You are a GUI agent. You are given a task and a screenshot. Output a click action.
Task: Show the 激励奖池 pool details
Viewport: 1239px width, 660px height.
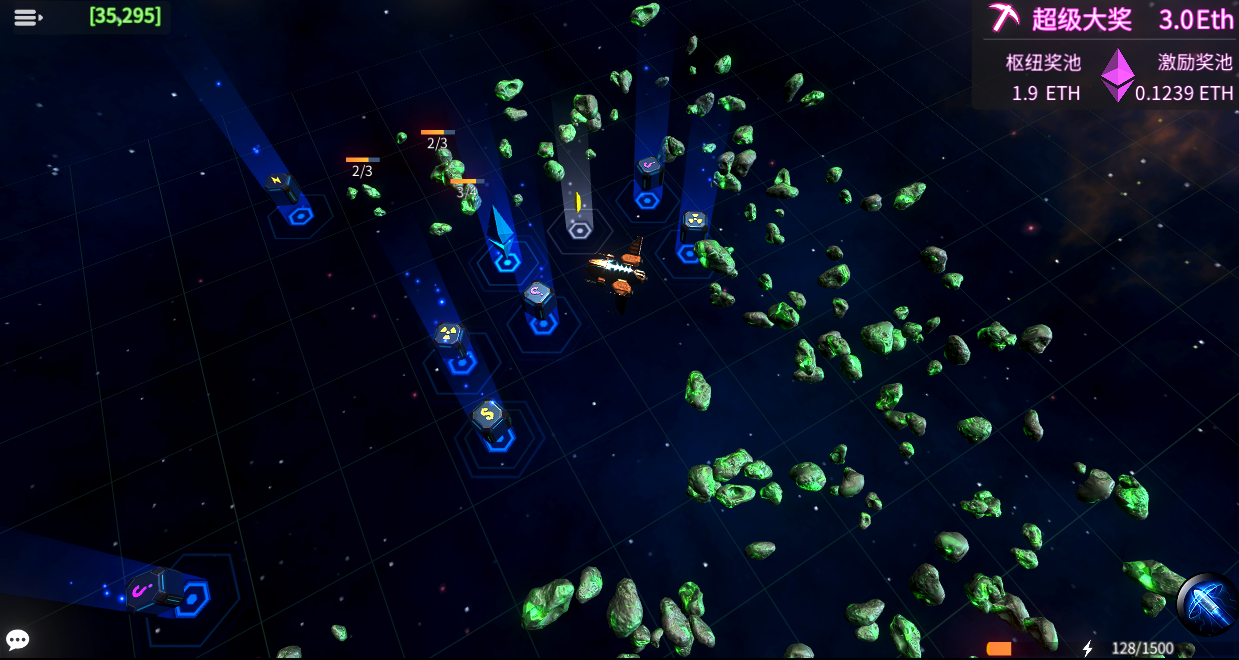1190,77
